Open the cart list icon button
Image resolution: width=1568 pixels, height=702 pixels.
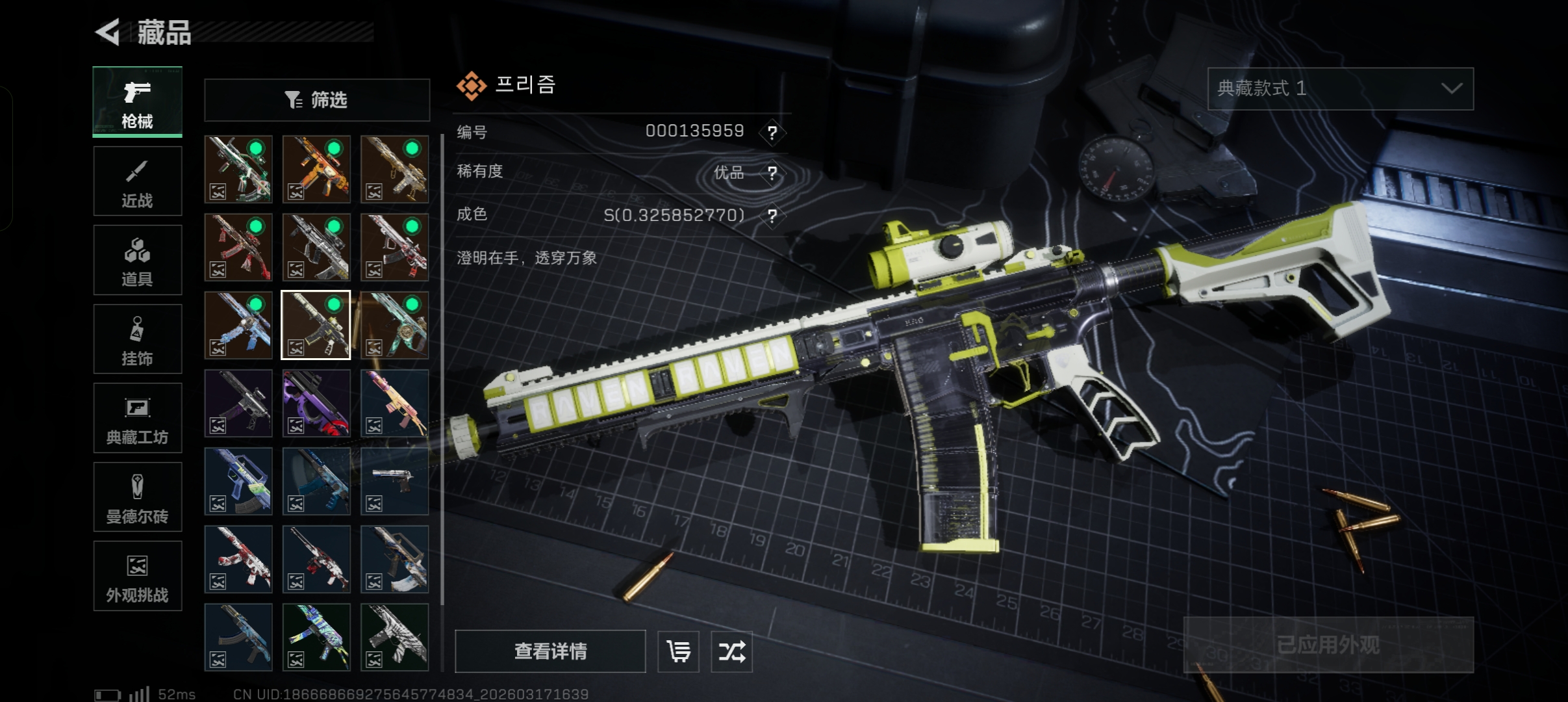click(x=678, y=651)
